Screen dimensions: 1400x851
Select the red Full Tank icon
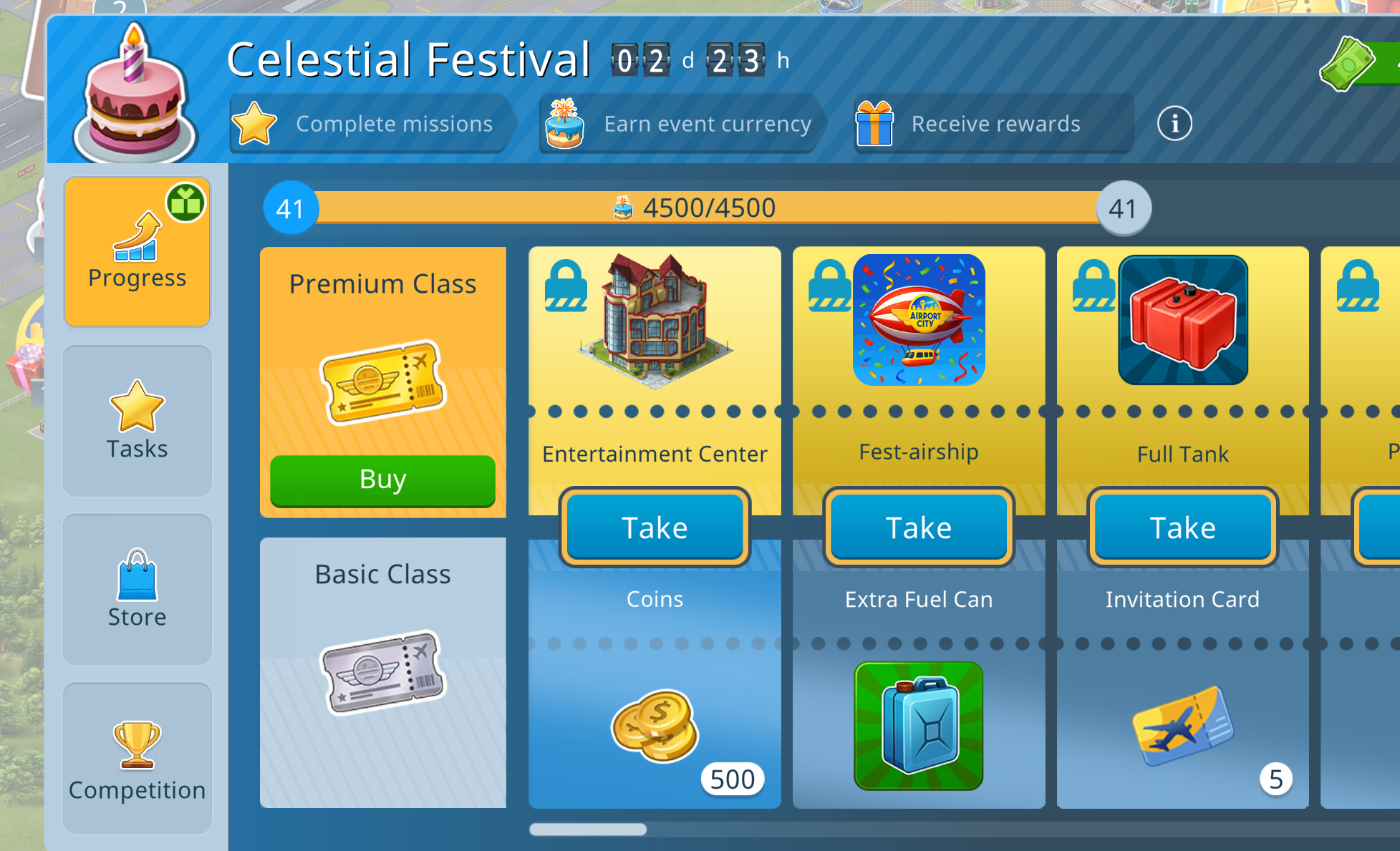tap(1183, 320)
